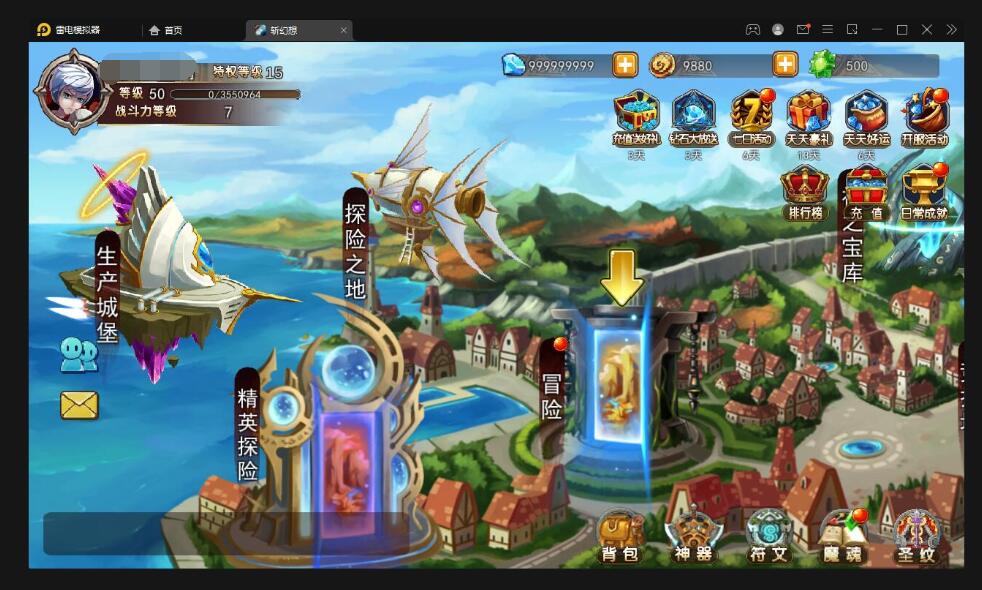
Task: Open the 神器 artifact menu
Action: 694,537
